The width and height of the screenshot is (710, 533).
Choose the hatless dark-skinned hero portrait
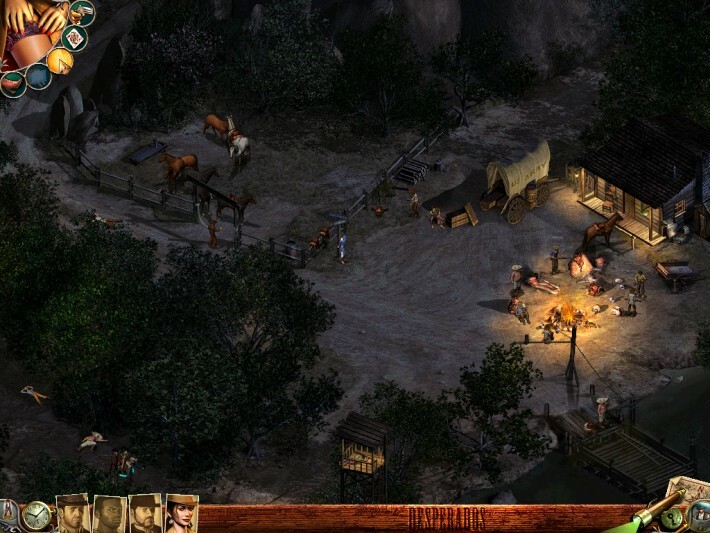[x=109, y=514]
